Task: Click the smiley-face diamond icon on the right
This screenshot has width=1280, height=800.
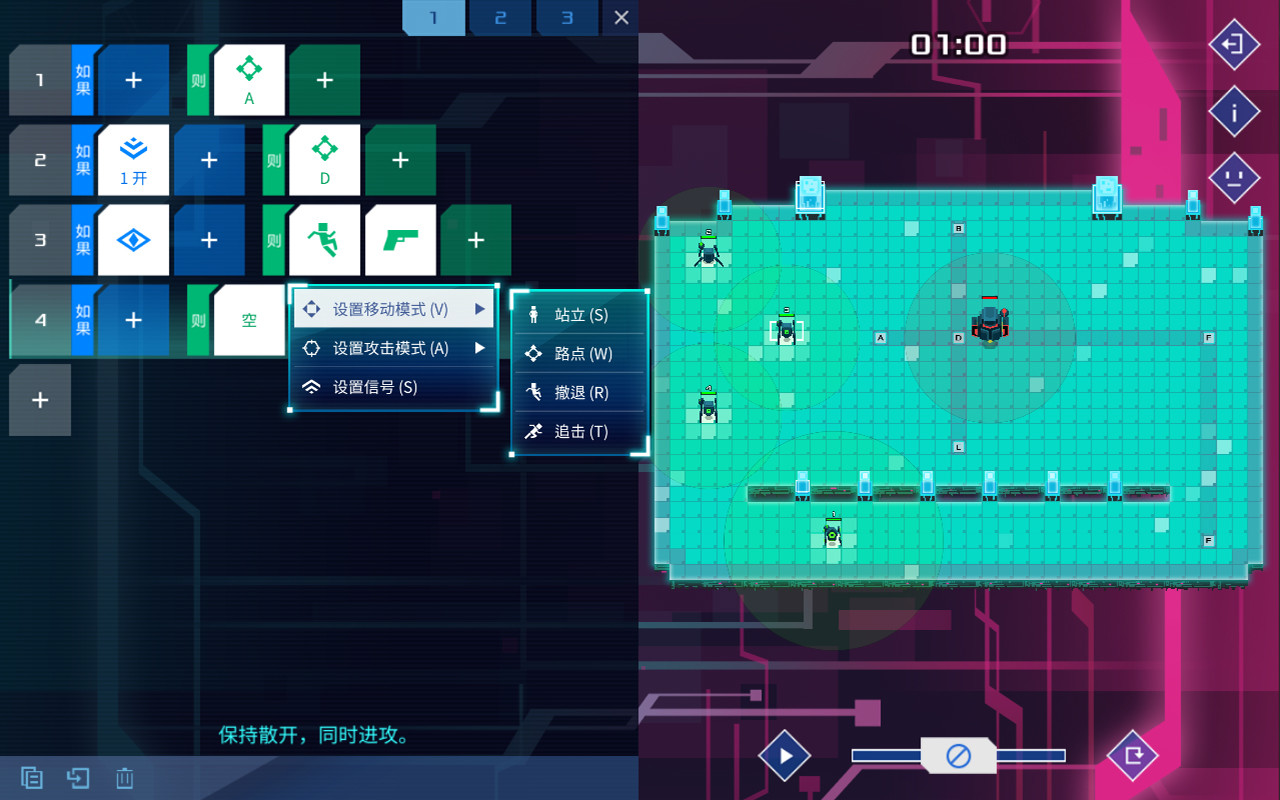Action: (x=1234, y=178)
